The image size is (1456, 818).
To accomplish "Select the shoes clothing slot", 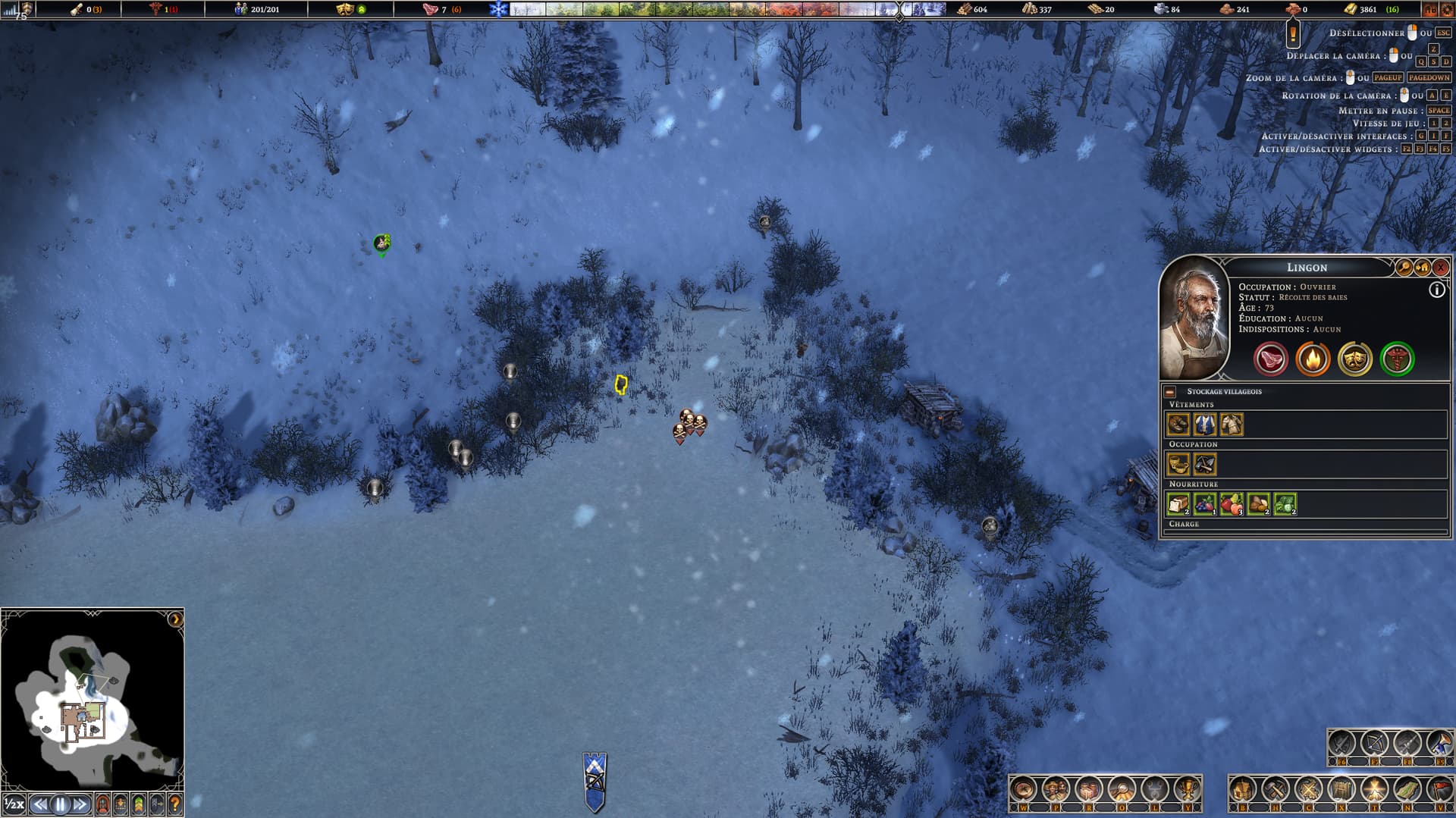I will coord(1178,425).
